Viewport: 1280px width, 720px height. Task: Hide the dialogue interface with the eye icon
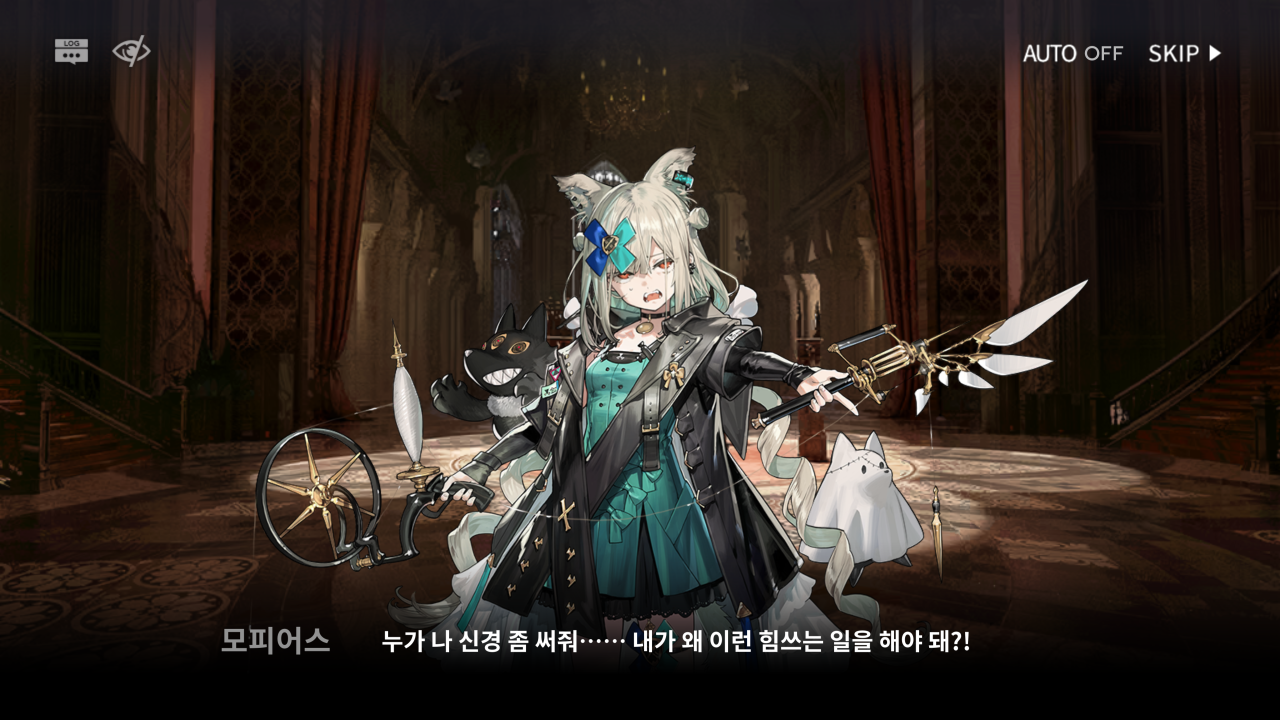pos(131,52)
